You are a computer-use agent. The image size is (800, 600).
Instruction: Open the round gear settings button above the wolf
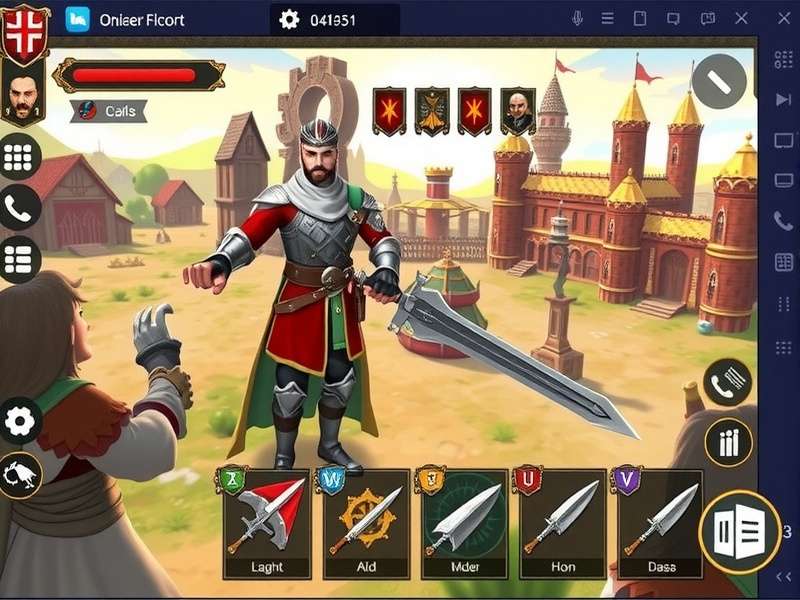(20, 421)
